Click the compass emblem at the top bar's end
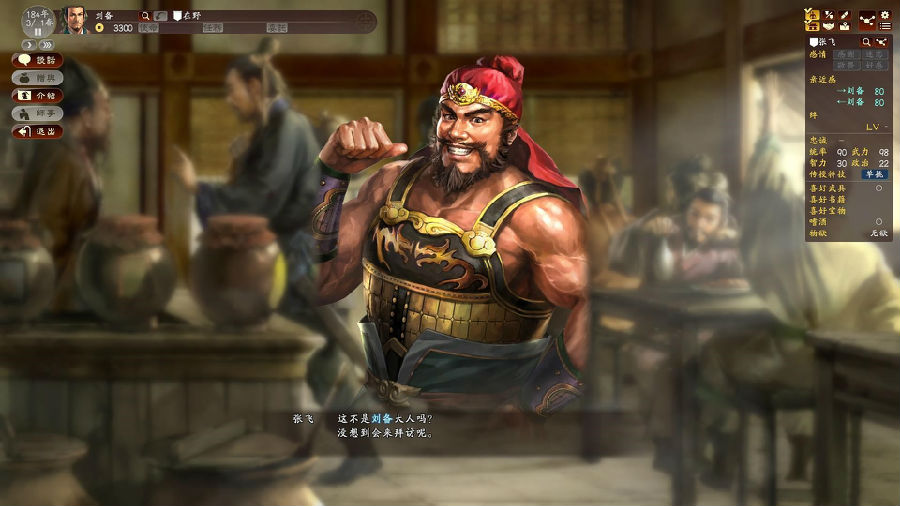This screenshot has width=900, height=506. [x=366, y=20]
